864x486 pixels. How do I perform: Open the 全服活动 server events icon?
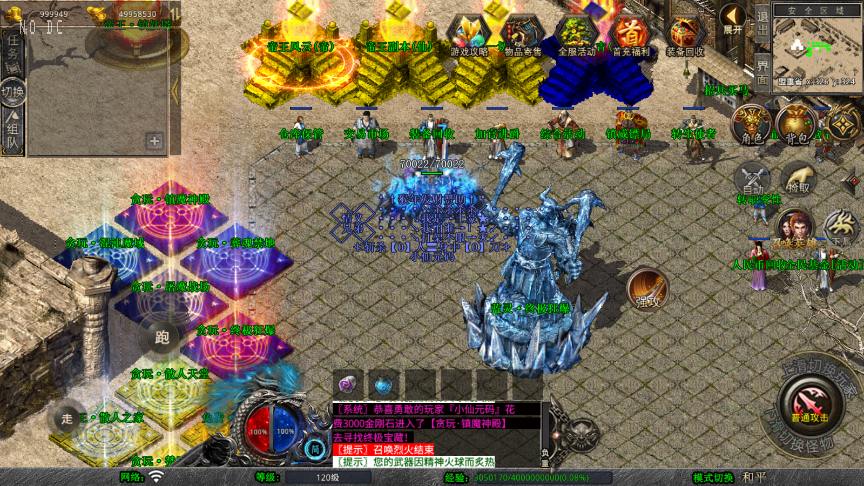(x=577, y=33)
